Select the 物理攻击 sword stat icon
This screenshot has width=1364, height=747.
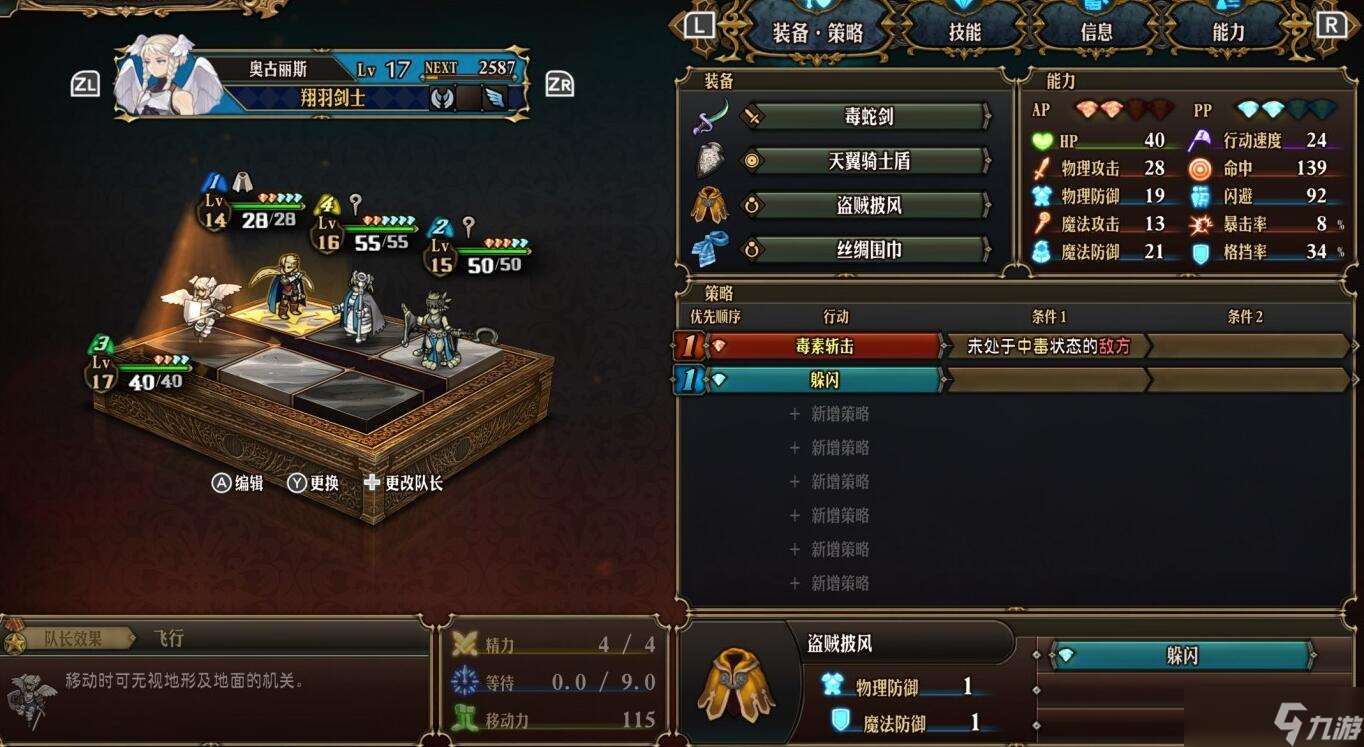tap(1040, 168)
